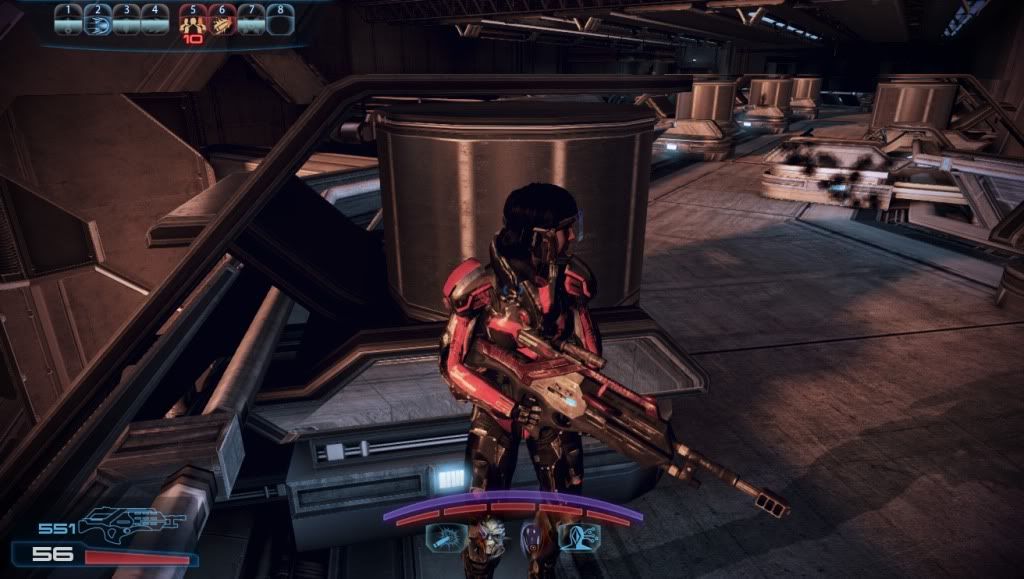Select empty power slot 8

(x=281, y=20)
